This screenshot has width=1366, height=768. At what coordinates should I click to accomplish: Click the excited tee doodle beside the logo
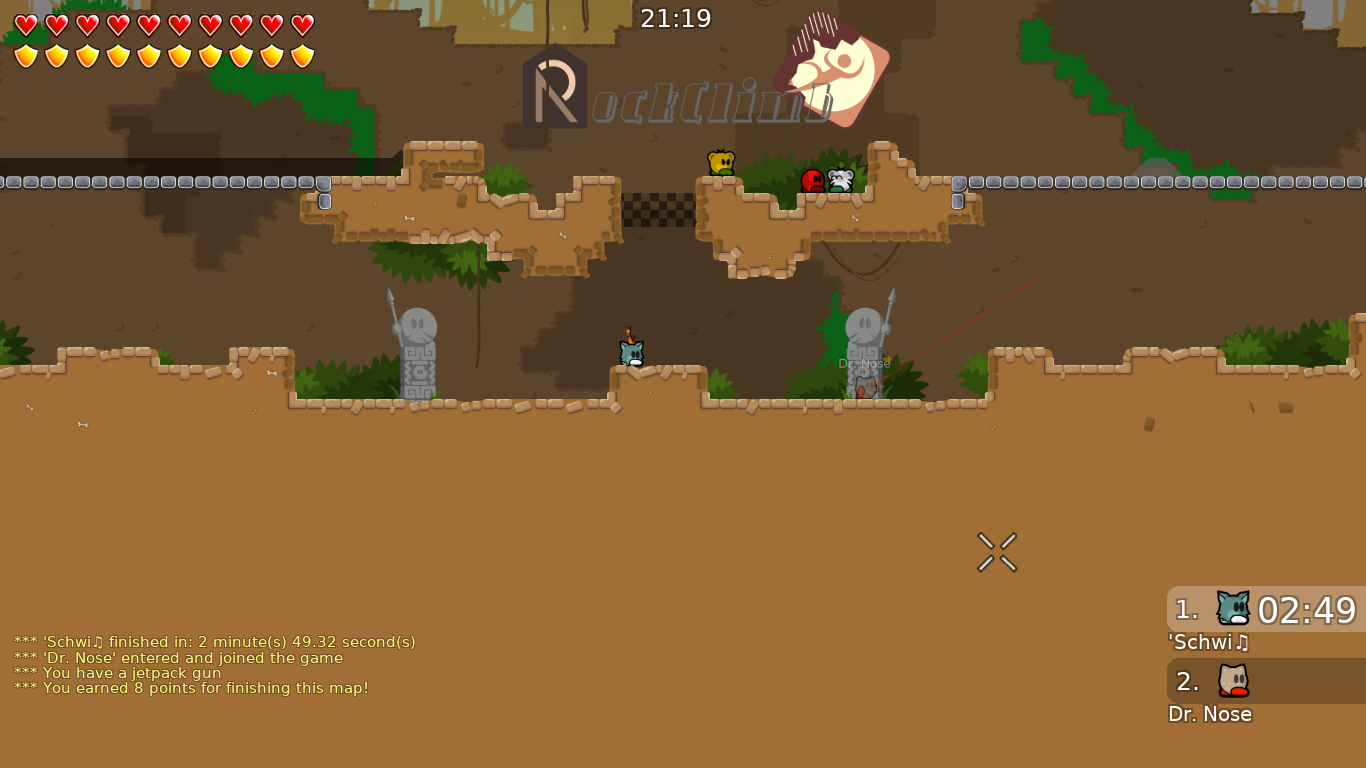pyautogui.click(x=828, y=70)
